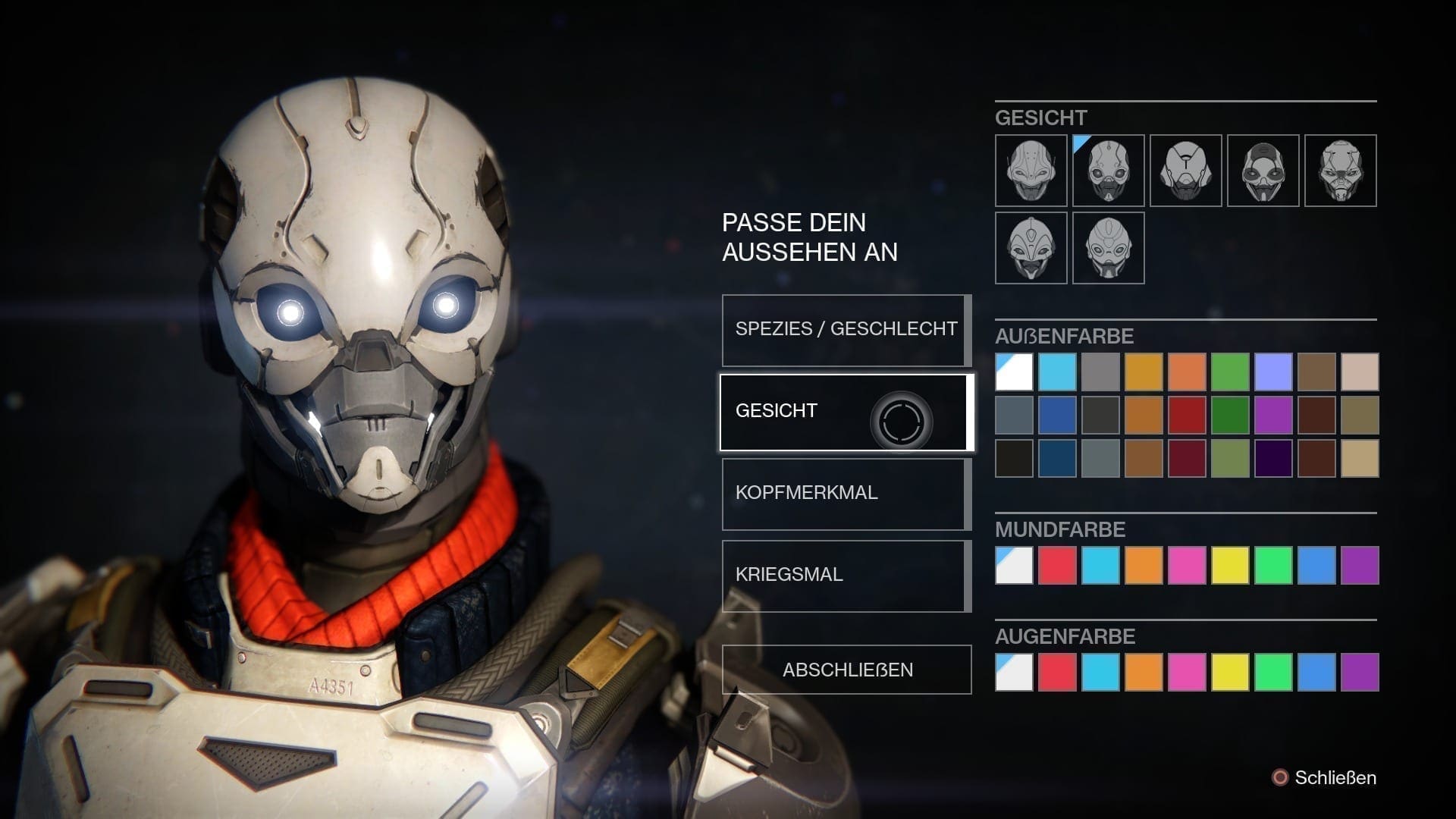This screenshot has height=819, width=1456.
Task: Select the last face in the second row
Action: [1108, 248]
